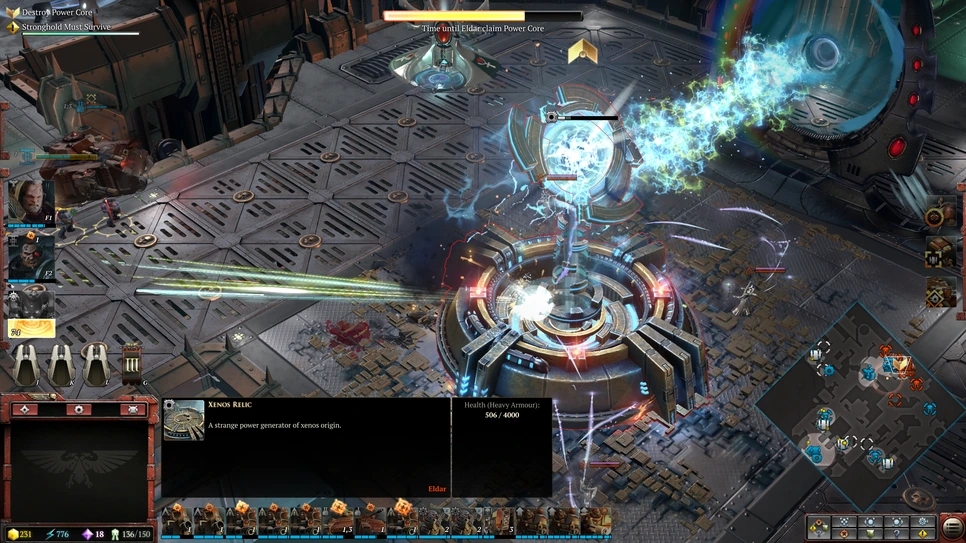Select the top-right building shortcut icon

pos(939,214)
